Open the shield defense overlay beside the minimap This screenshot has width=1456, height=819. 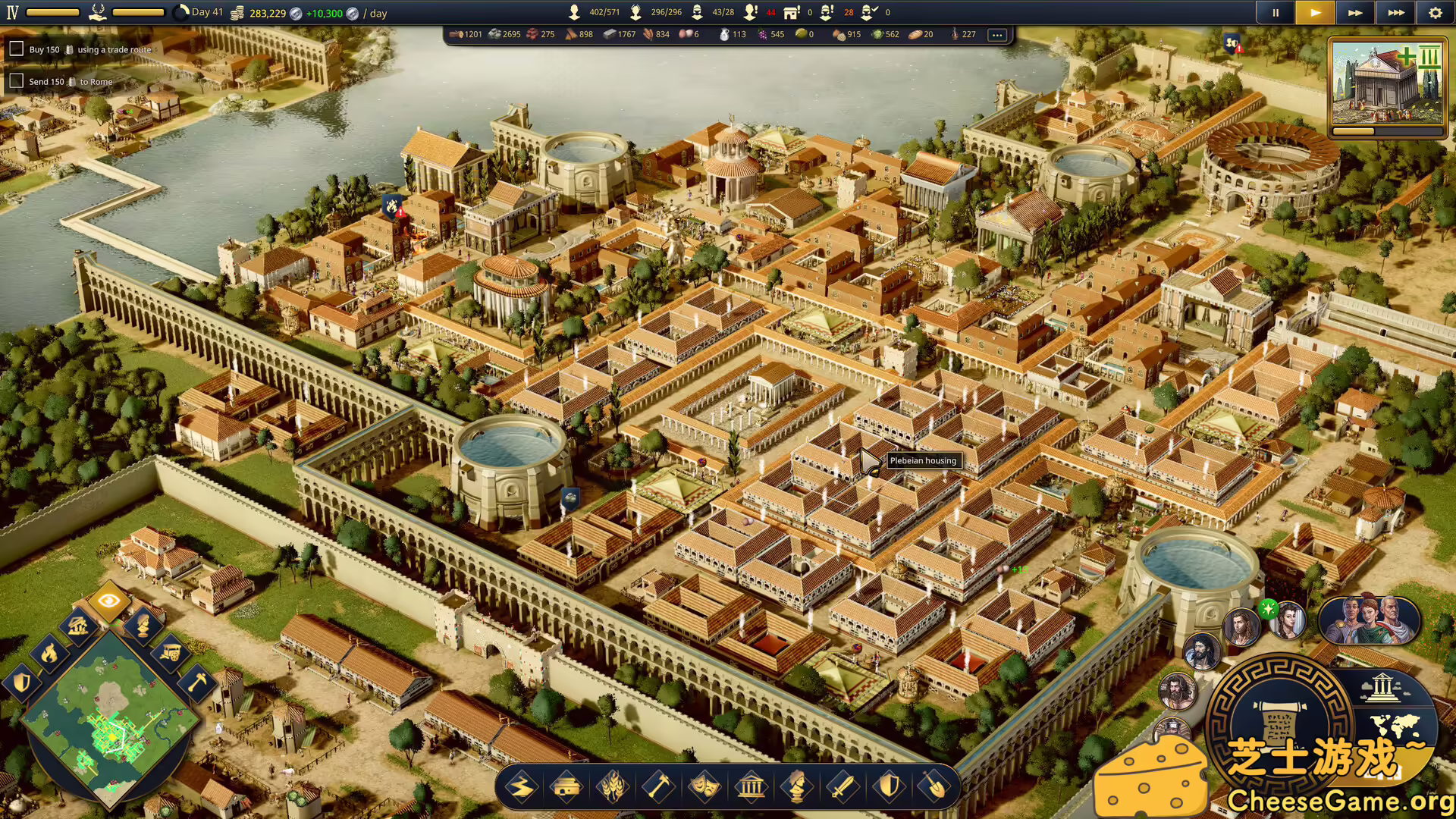23,682
